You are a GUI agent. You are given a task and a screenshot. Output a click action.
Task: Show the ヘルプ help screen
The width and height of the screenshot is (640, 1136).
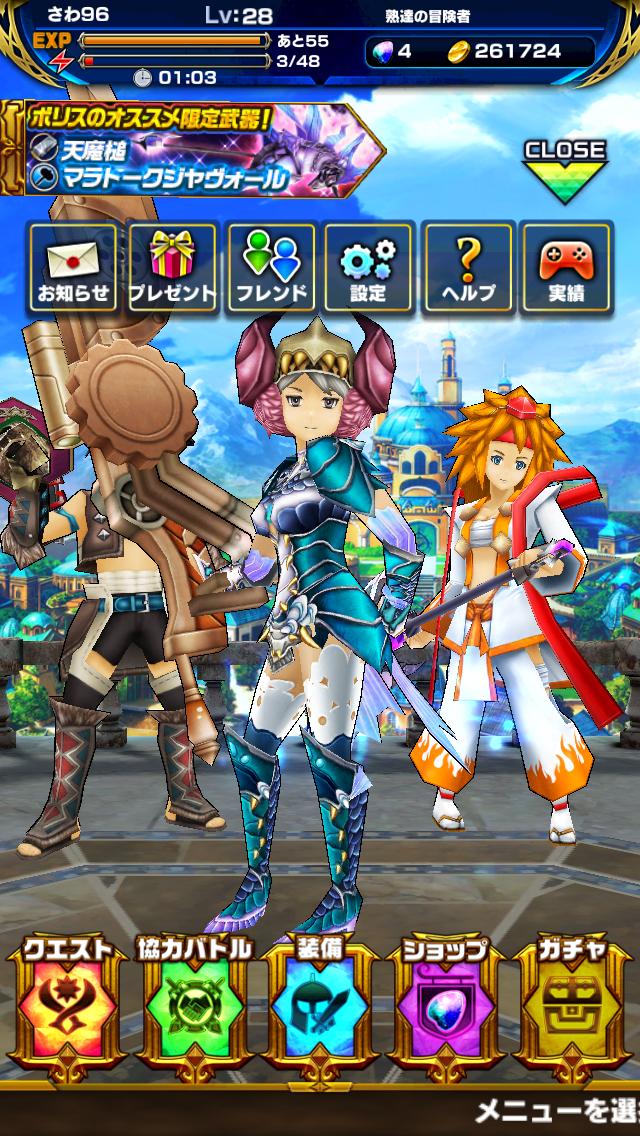click(468, 267)
